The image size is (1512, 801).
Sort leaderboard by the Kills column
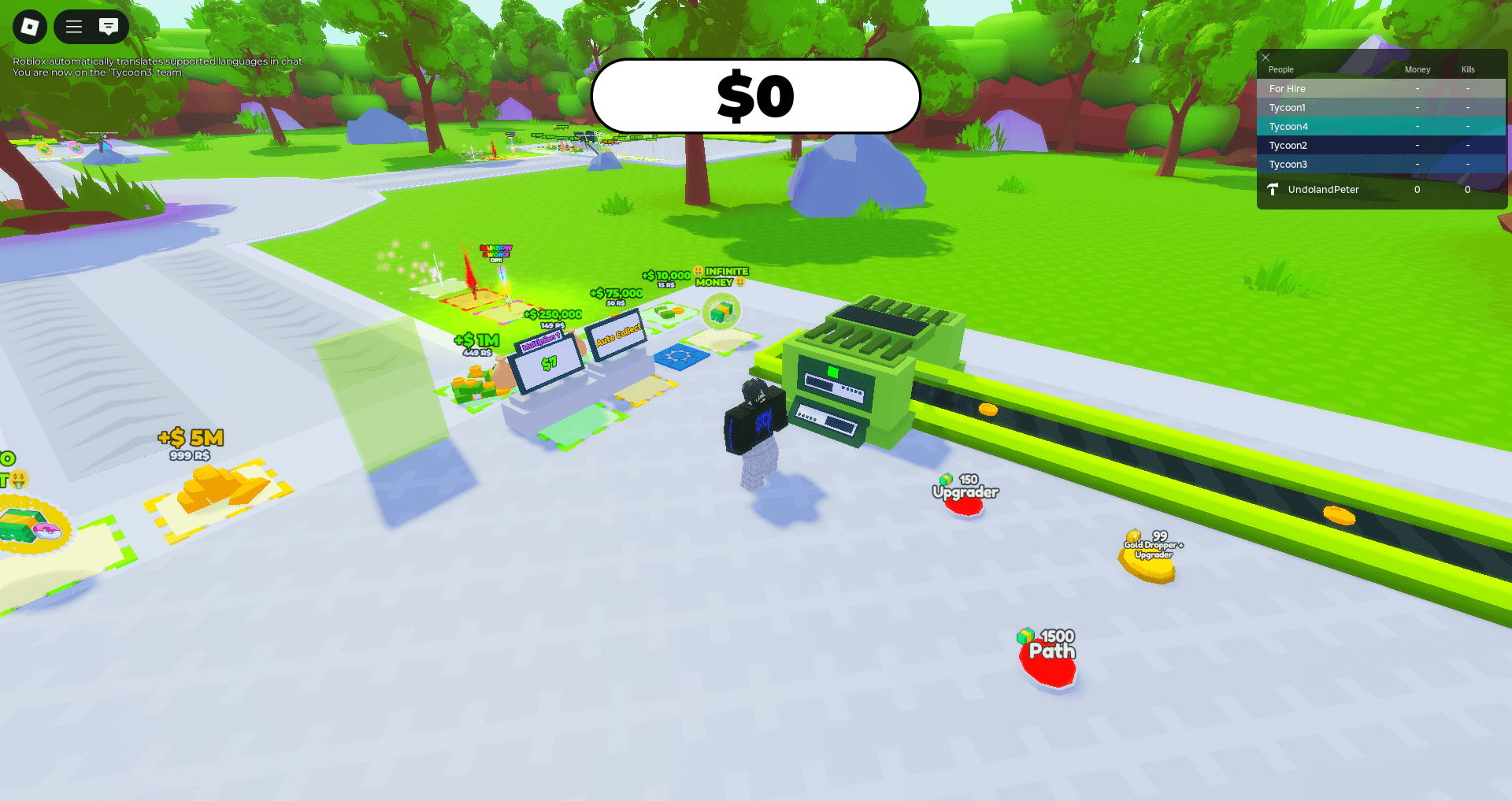[1467, 69]
